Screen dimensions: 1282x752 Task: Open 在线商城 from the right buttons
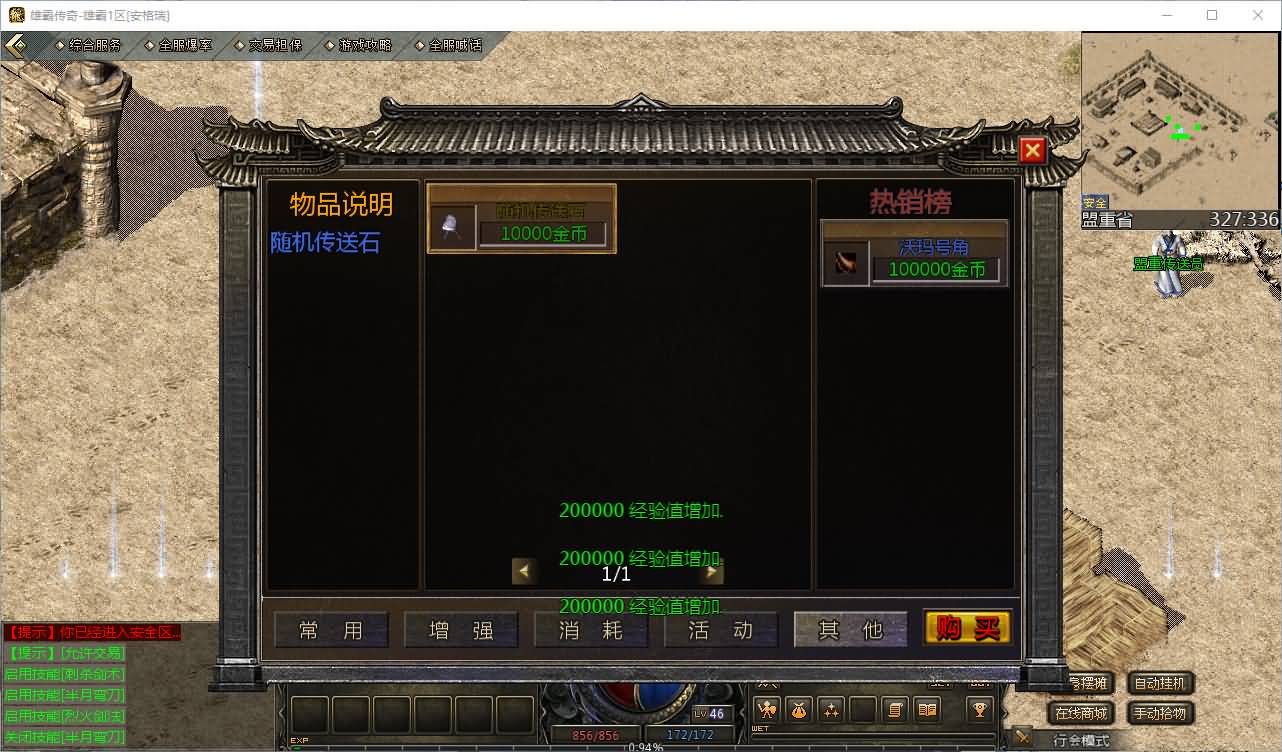1082,712
